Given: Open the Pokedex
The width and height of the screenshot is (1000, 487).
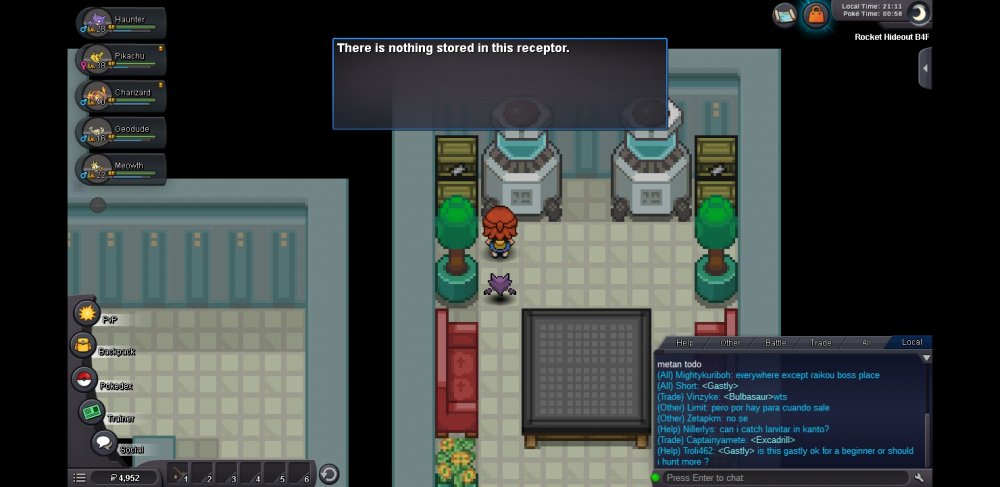Looking at the screenshot, I should [x=84, y=380].
